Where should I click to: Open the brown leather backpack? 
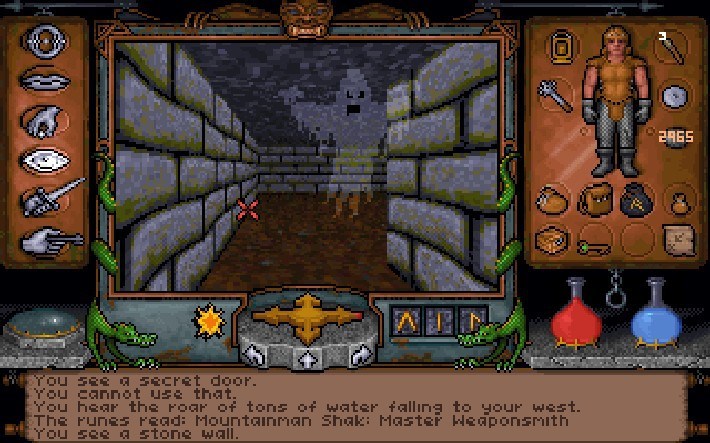[593, 199]
